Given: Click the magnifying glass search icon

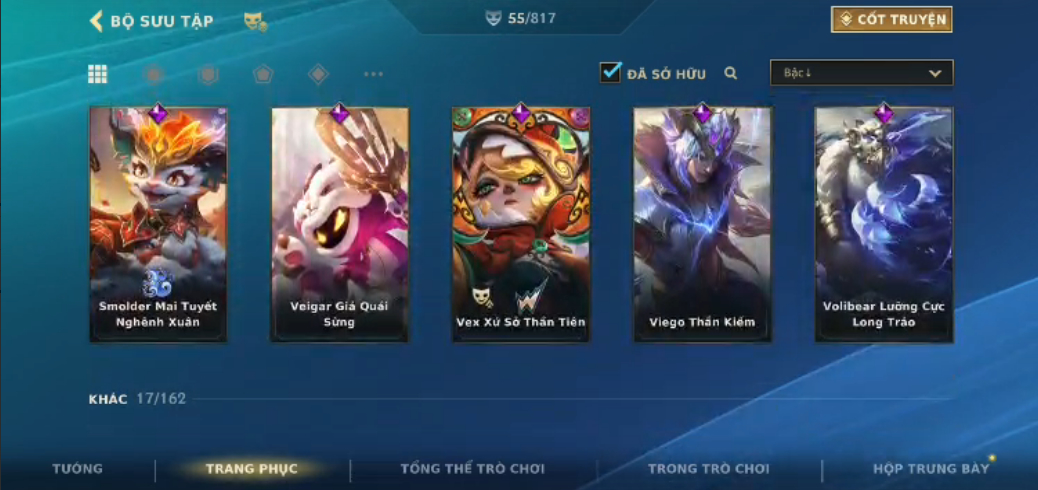Looking at the screenshot, I should coord(731,73).
